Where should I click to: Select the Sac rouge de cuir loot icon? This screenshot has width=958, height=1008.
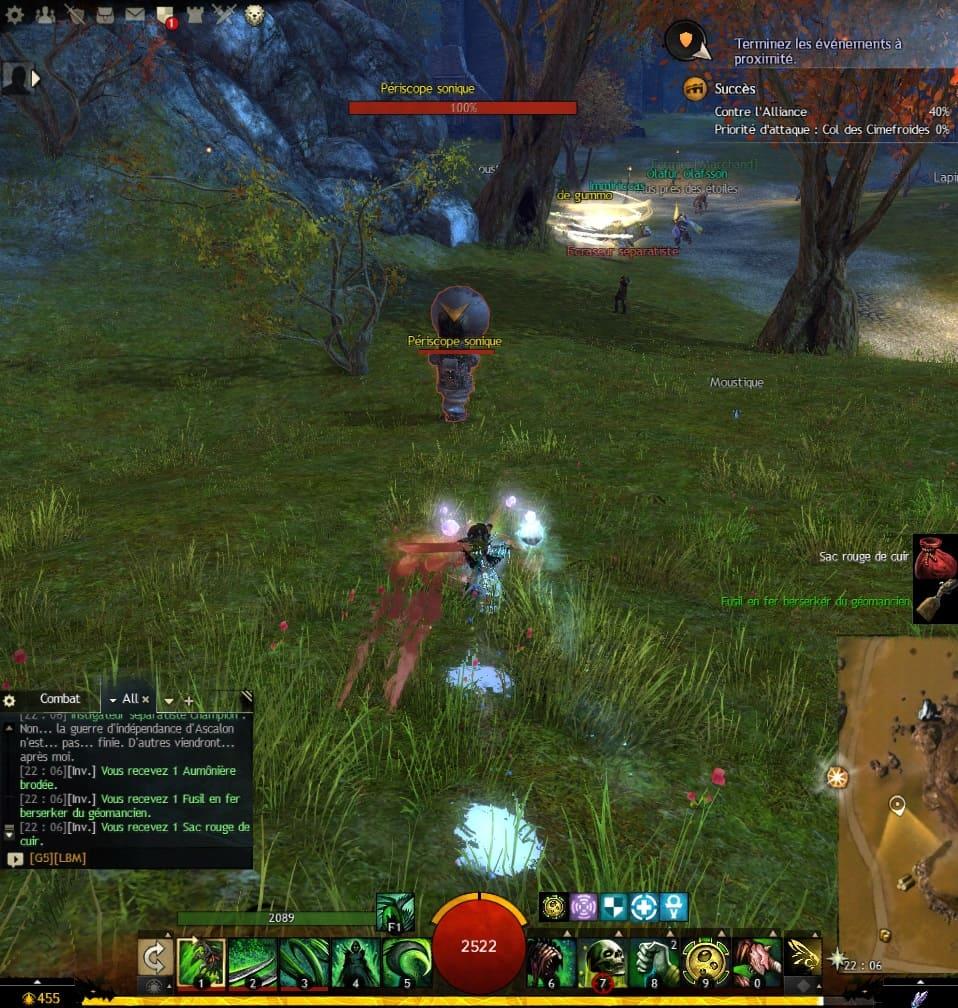point(935,557)
